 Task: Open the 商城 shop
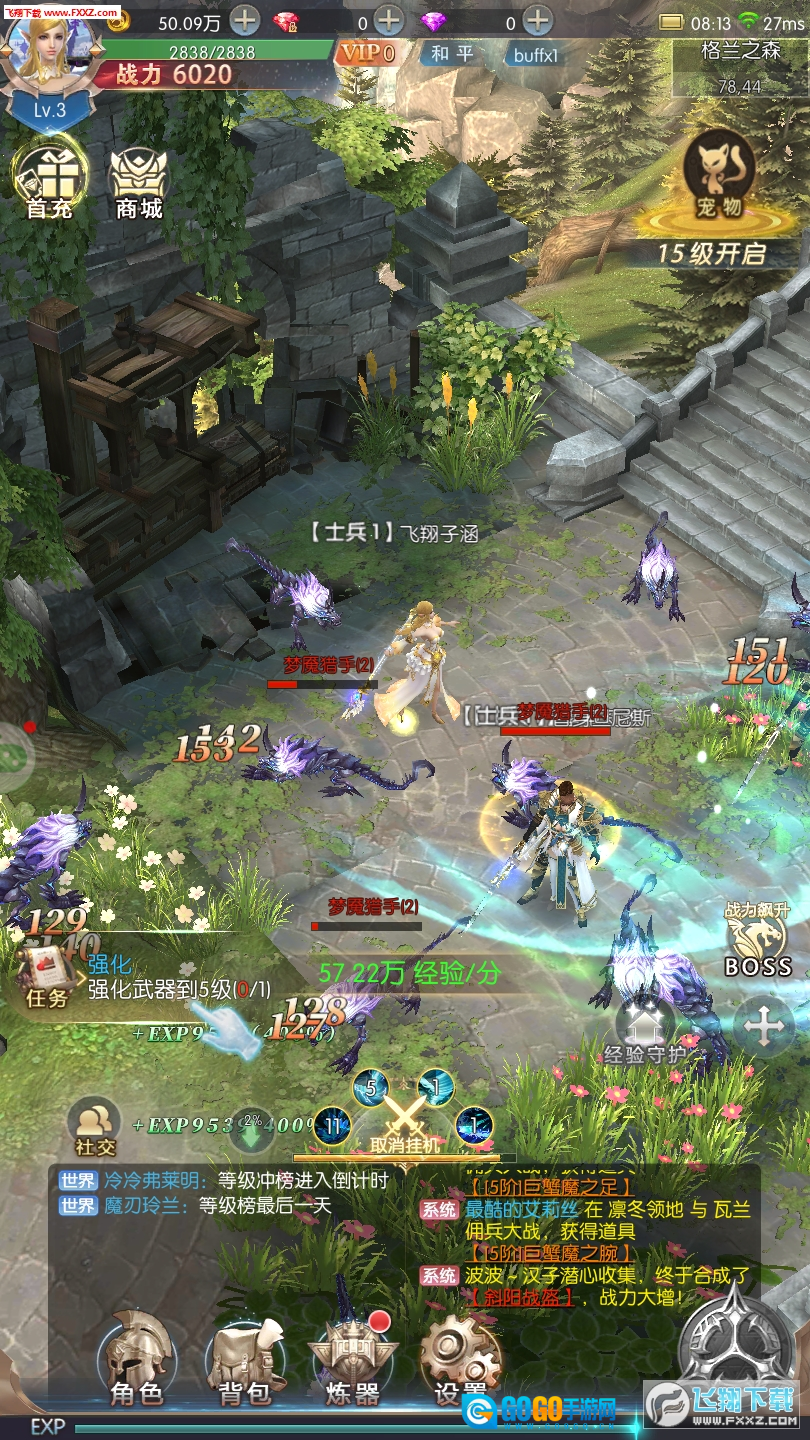tap(139, 180)
